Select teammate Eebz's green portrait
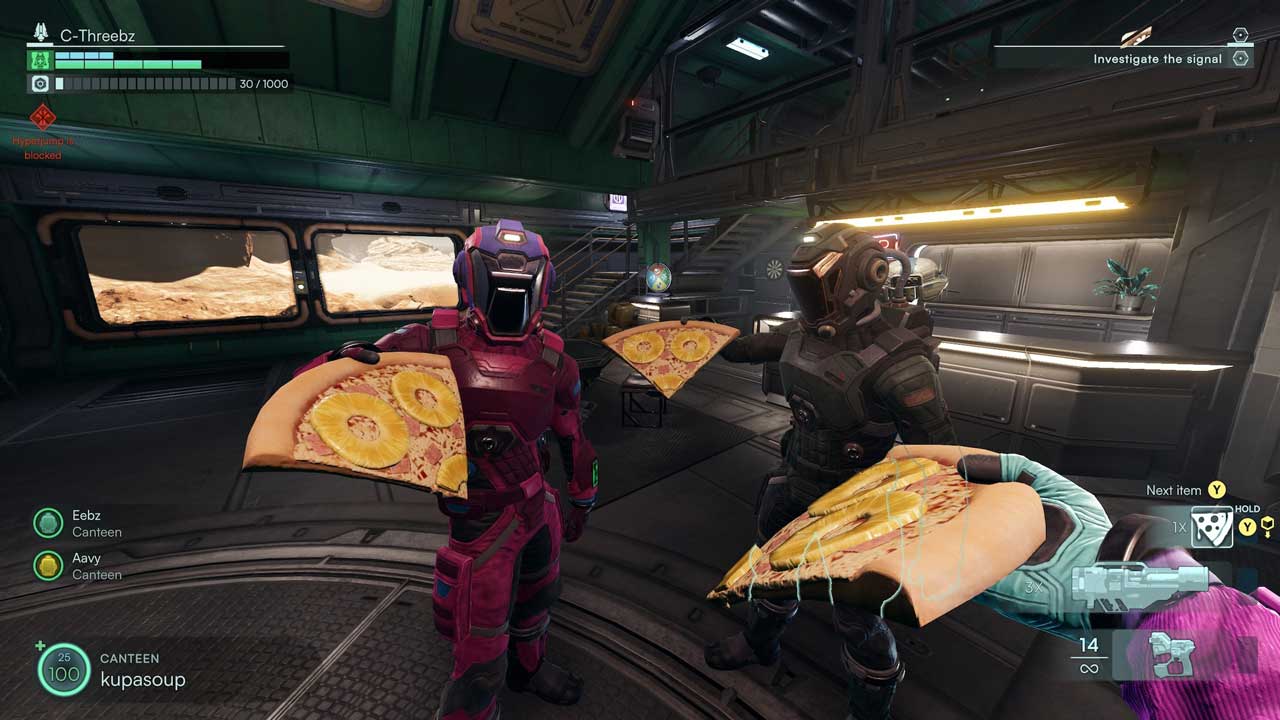This screenshot has width=1280, height=720. pos(48,523)
